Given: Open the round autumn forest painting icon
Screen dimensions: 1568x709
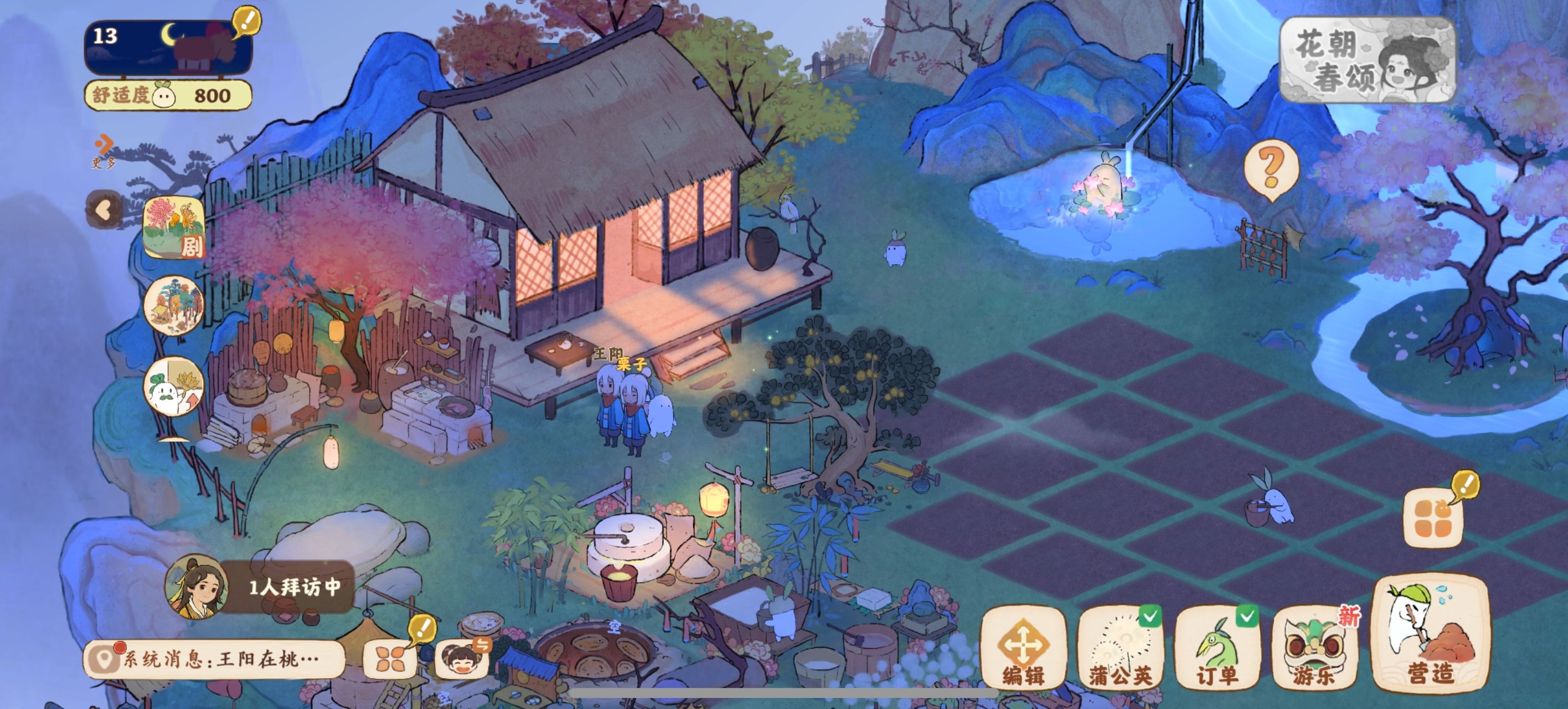Looking at the screenshot, I should (173, 305).
